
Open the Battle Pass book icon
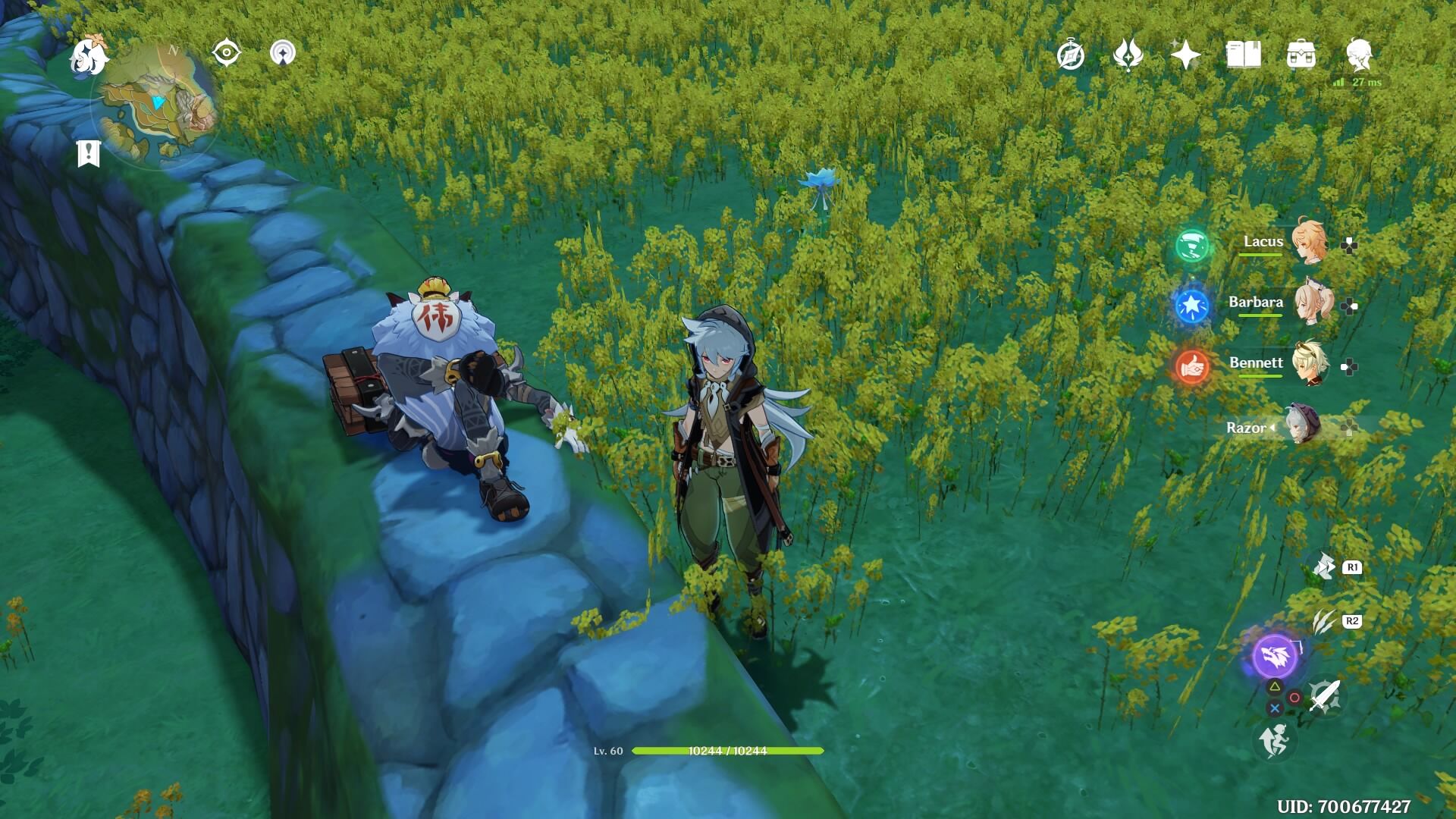pyautogui.click(x=1243, y=55)
